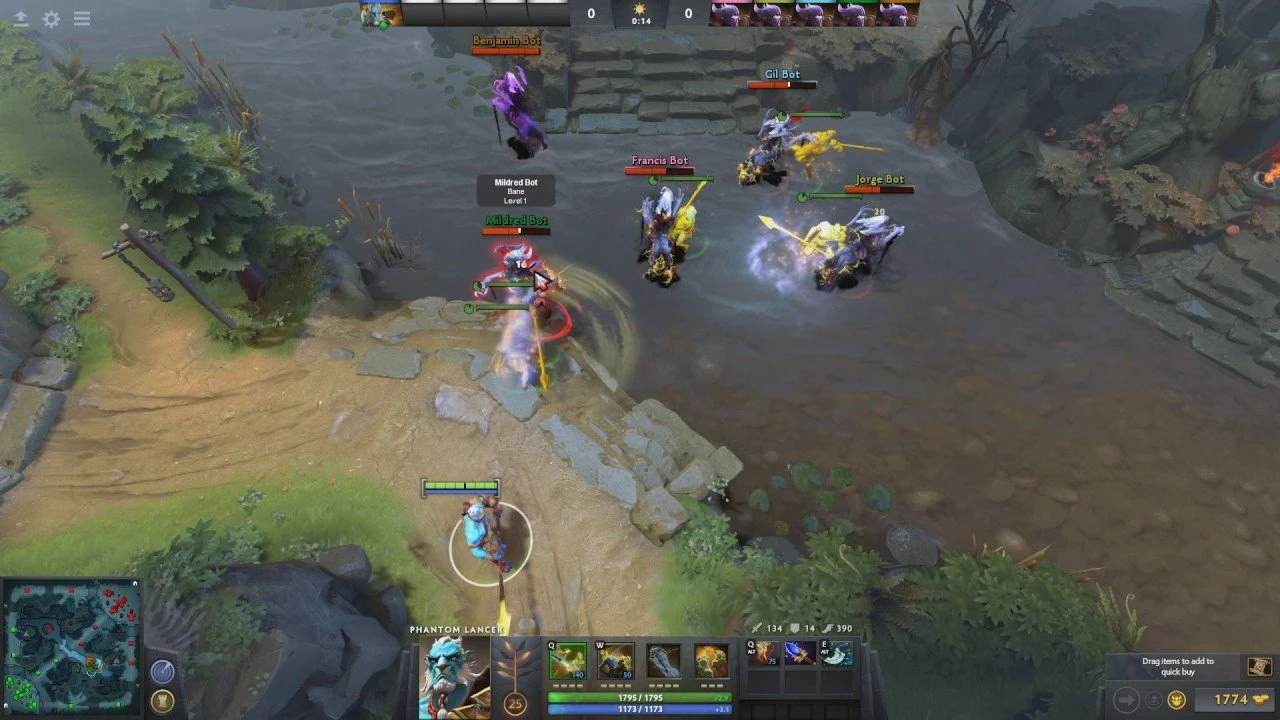
Task: Click the Phantom Lancer hero portrait
Action: [x=454, y=675]
